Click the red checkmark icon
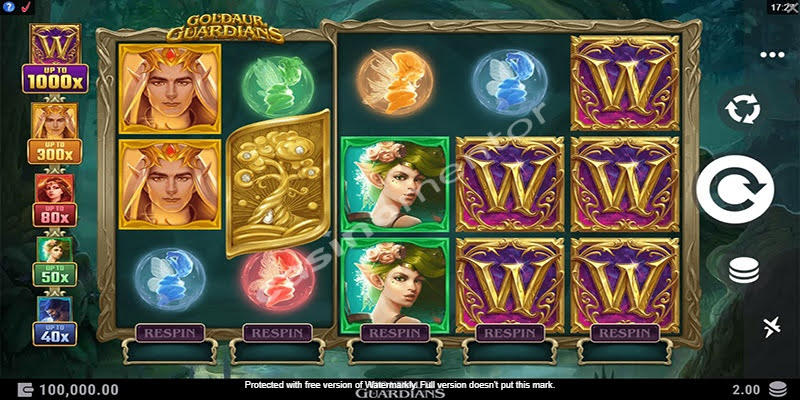800x400 pixels. (25, 8)
